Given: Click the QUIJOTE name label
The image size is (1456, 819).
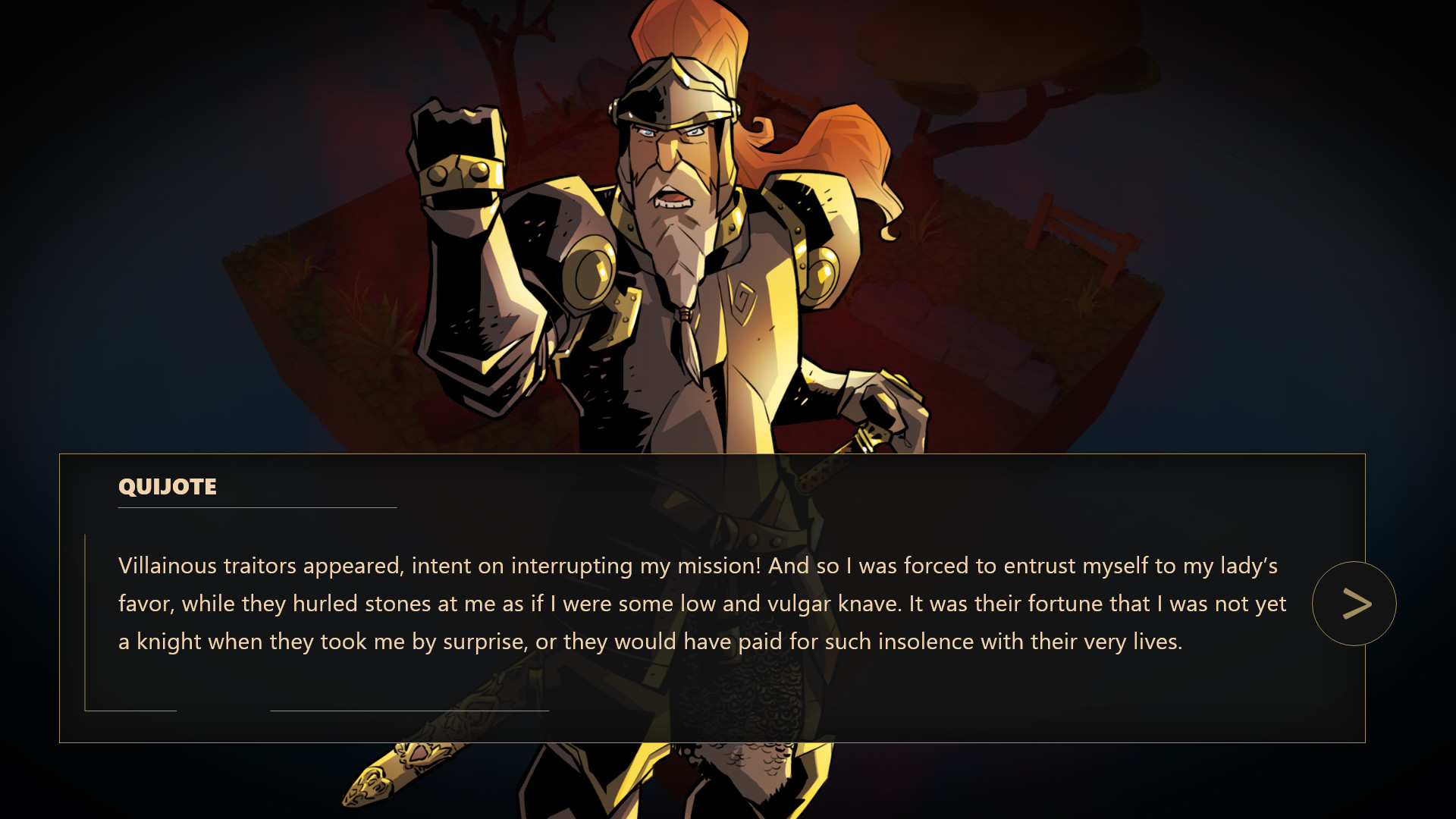Looking at the screenshot, I should pos(166,488).
